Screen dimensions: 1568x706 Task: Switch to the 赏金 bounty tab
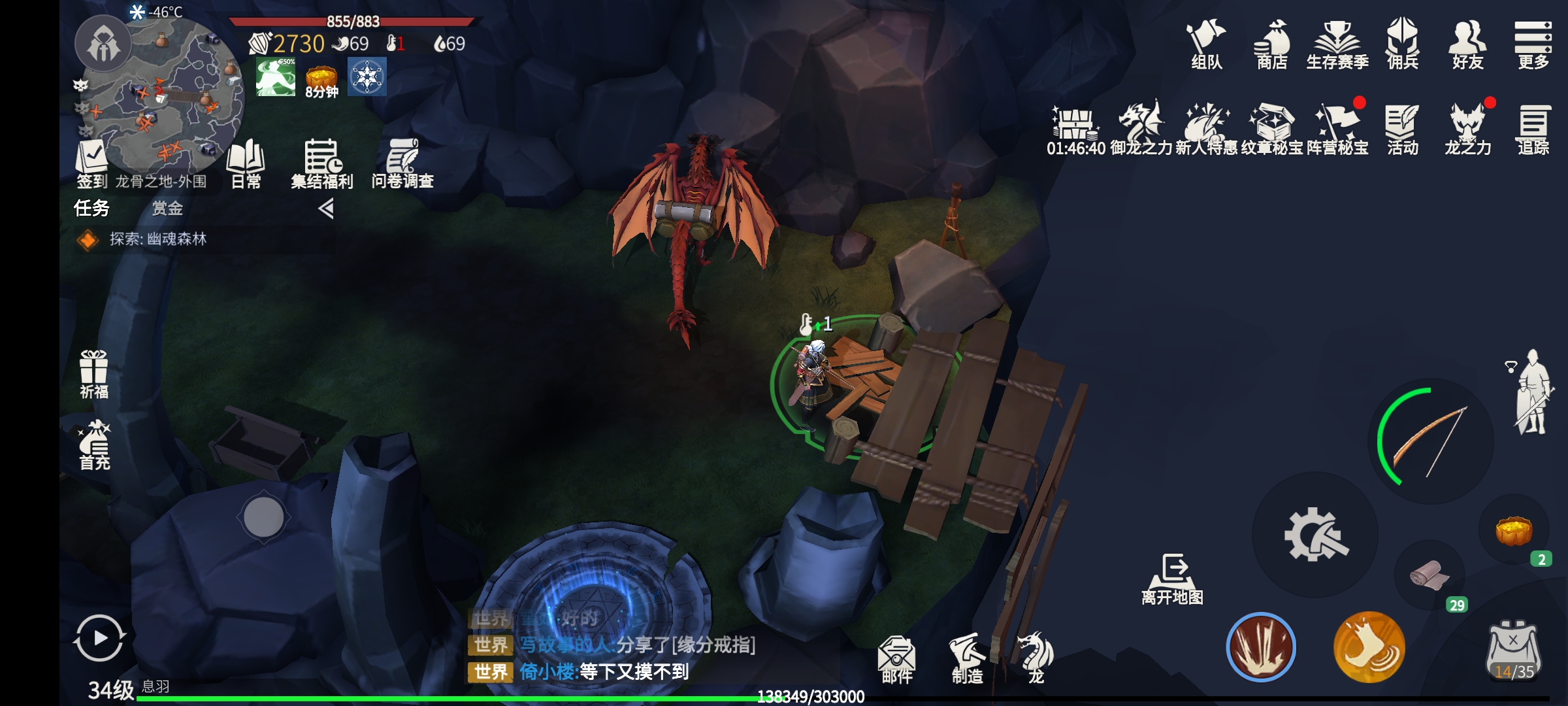point(167,209)
